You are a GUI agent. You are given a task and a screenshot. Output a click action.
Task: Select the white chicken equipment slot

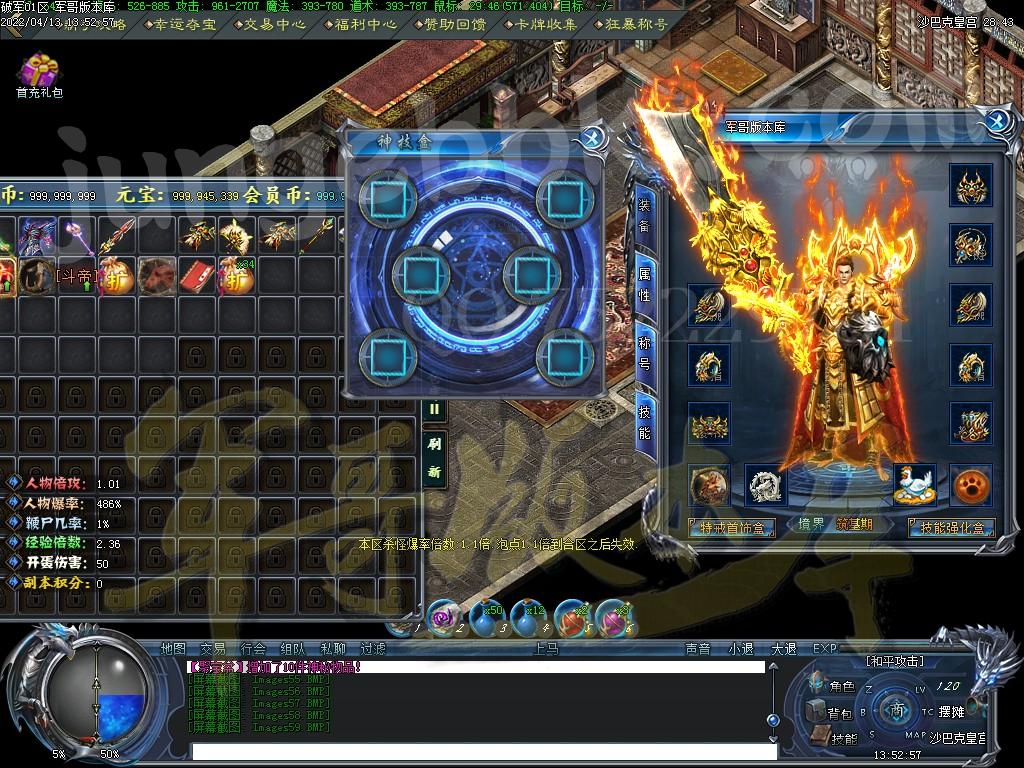915,484
